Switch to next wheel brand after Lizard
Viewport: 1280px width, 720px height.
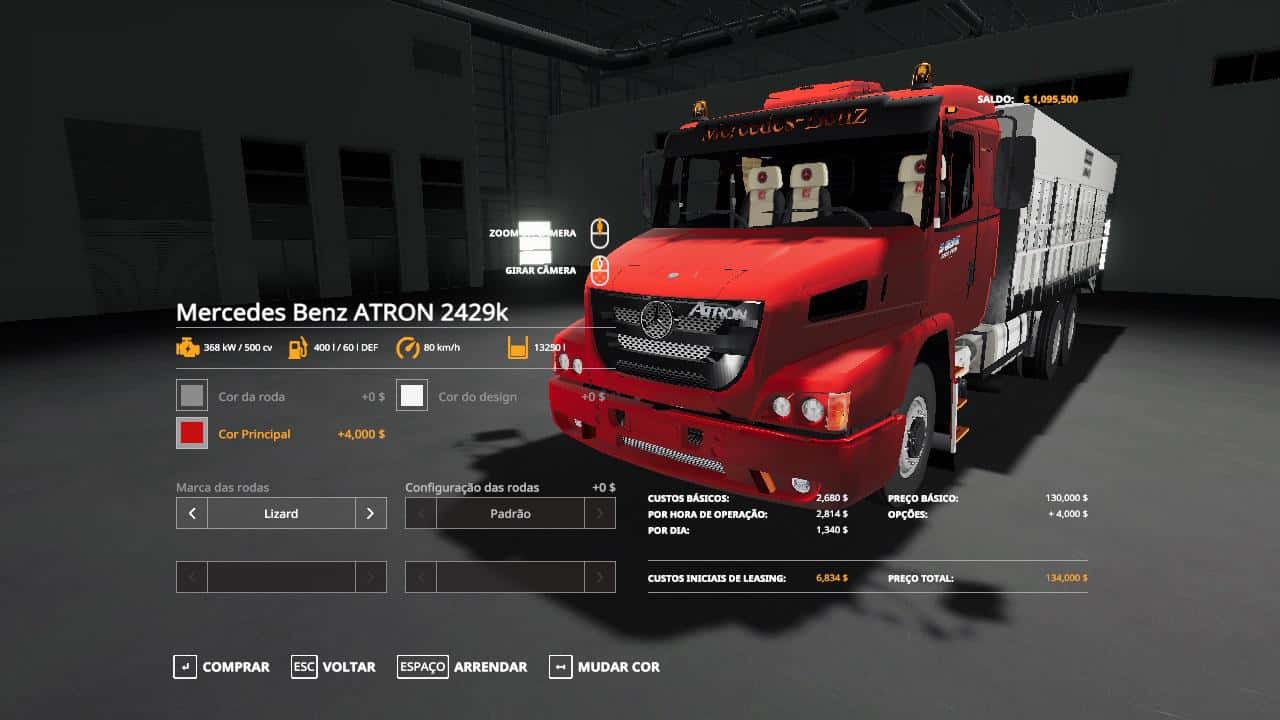(370, 513)
